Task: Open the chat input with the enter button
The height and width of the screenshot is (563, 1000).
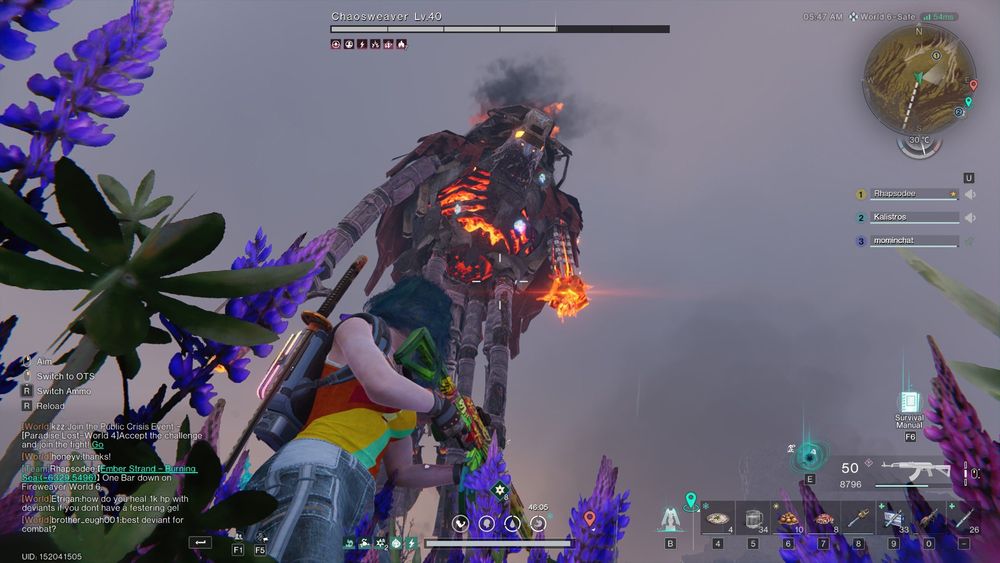Action: pyautogui.click(x=201, y=542)
